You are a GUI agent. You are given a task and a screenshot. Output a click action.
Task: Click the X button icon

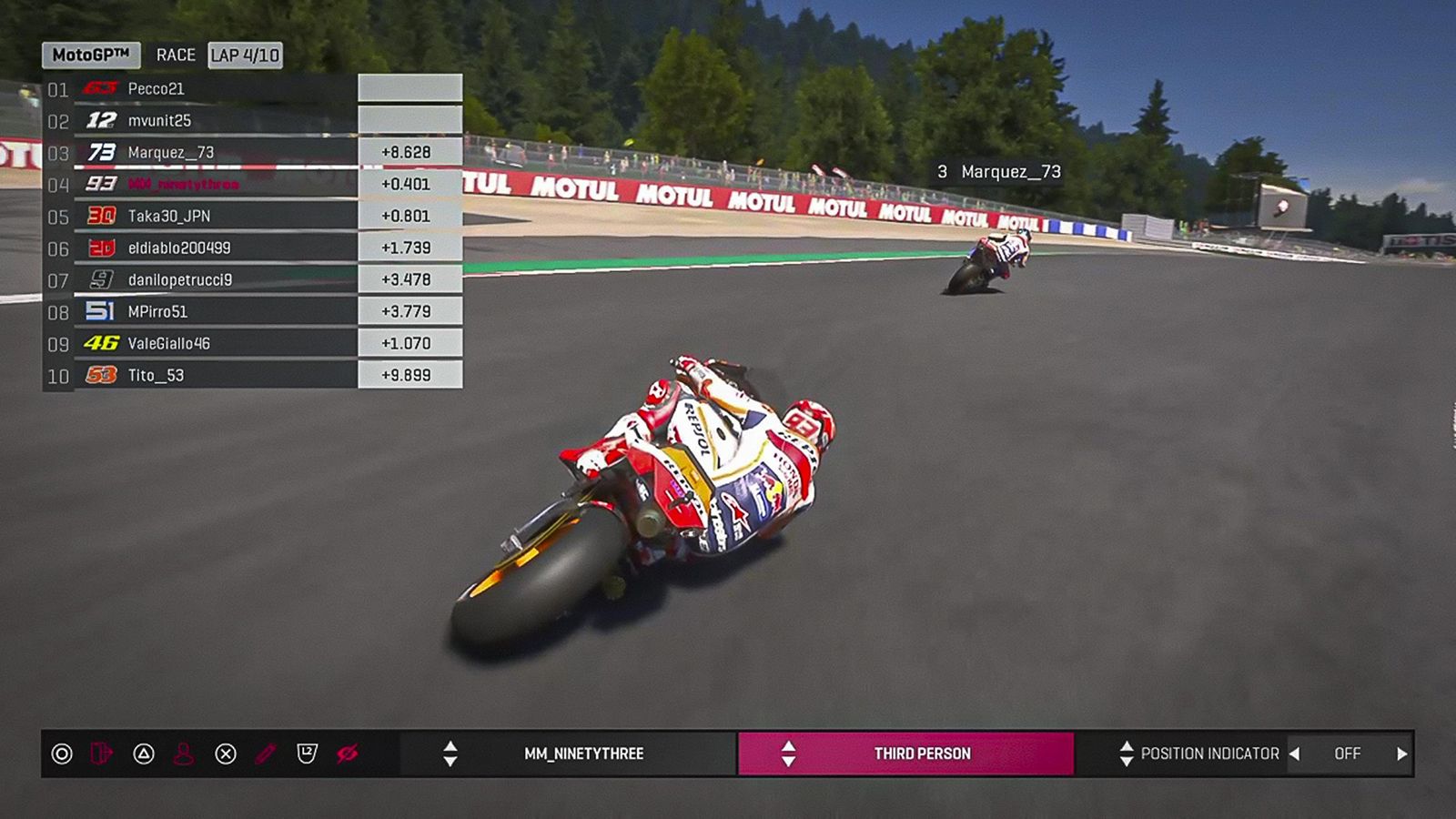pos(224,753)
